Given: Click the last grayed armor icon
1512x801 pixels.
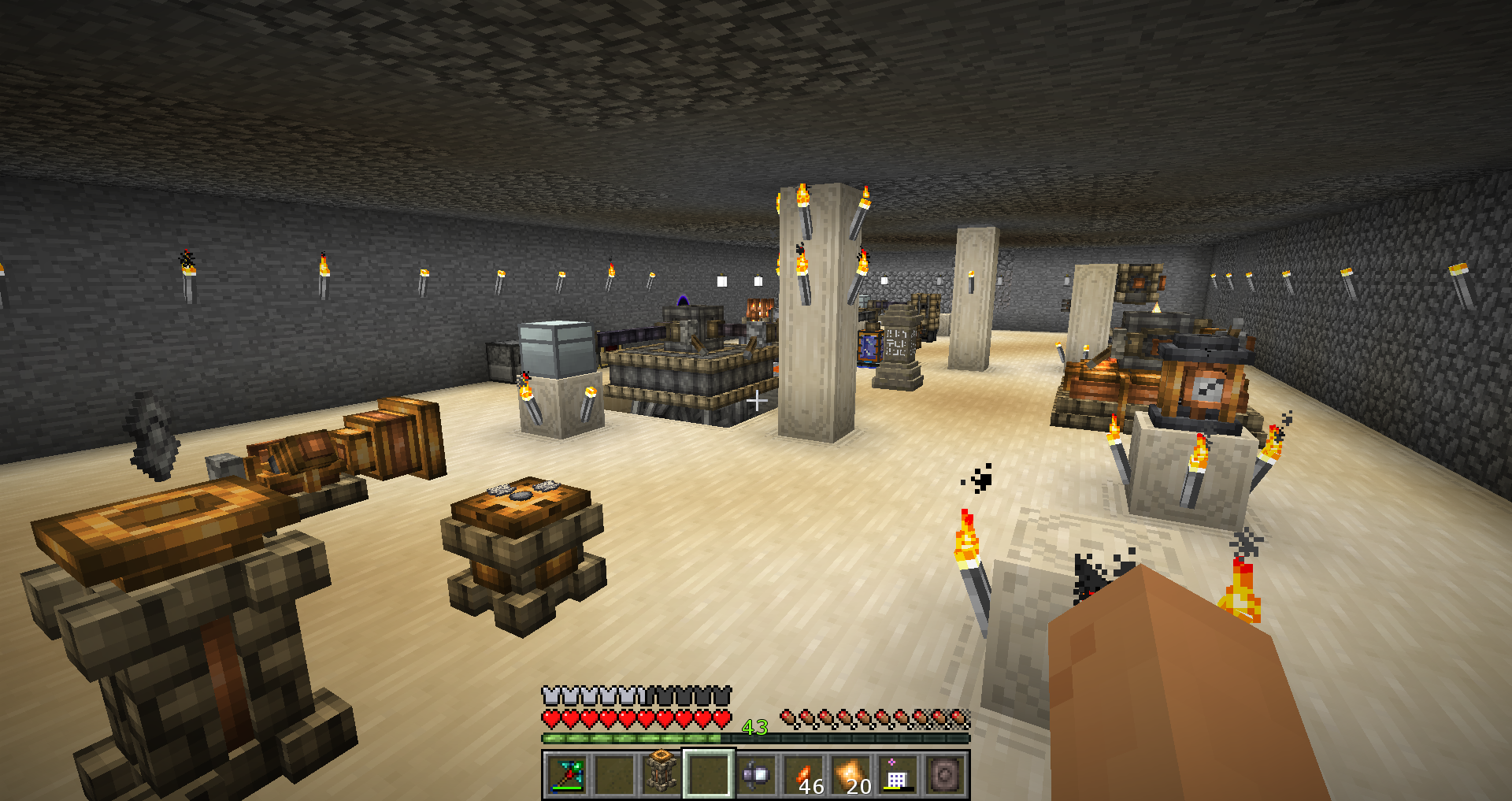Looking at the screenshot, I should (x=721, y=695).
